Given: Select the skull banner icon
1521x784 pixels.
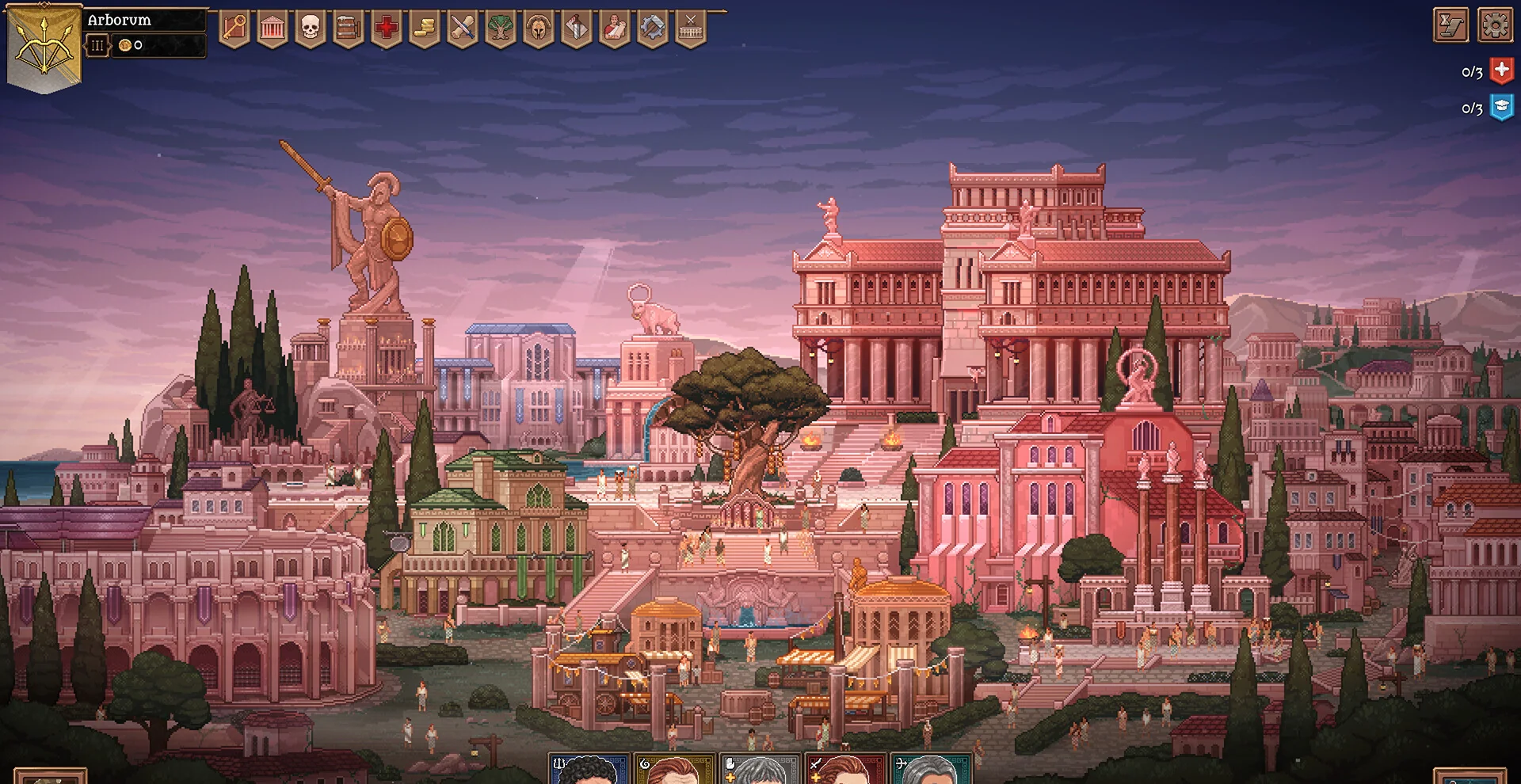Looking at the screenshot, I should [x=311, y=29].
